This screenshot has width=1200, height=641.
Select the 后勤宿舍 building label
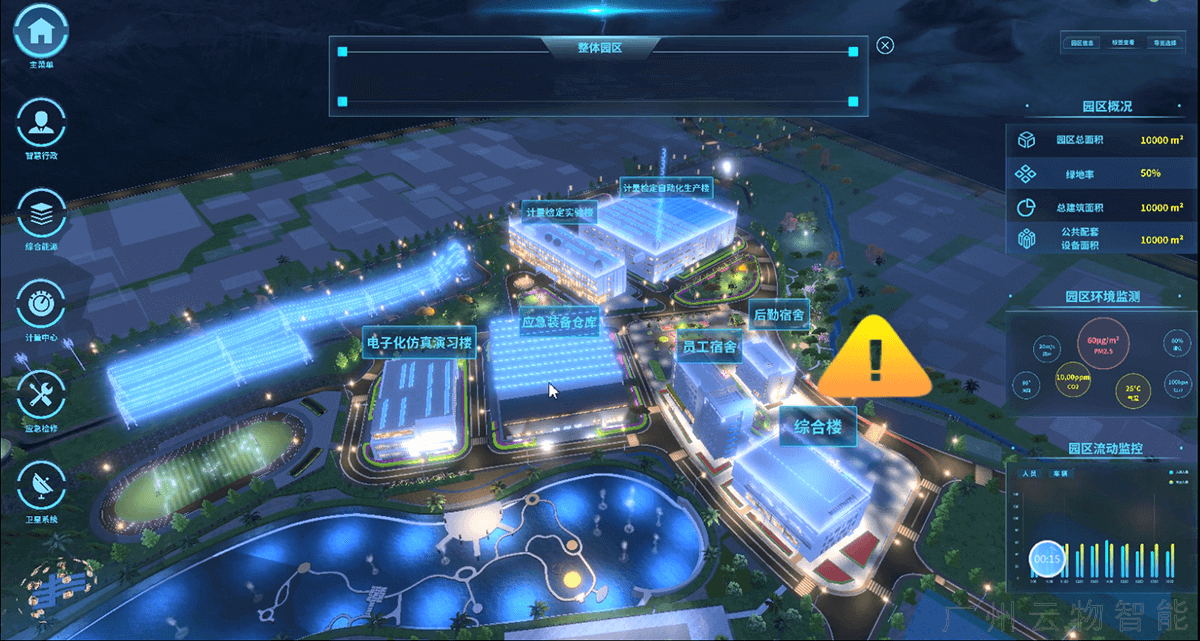779,314
